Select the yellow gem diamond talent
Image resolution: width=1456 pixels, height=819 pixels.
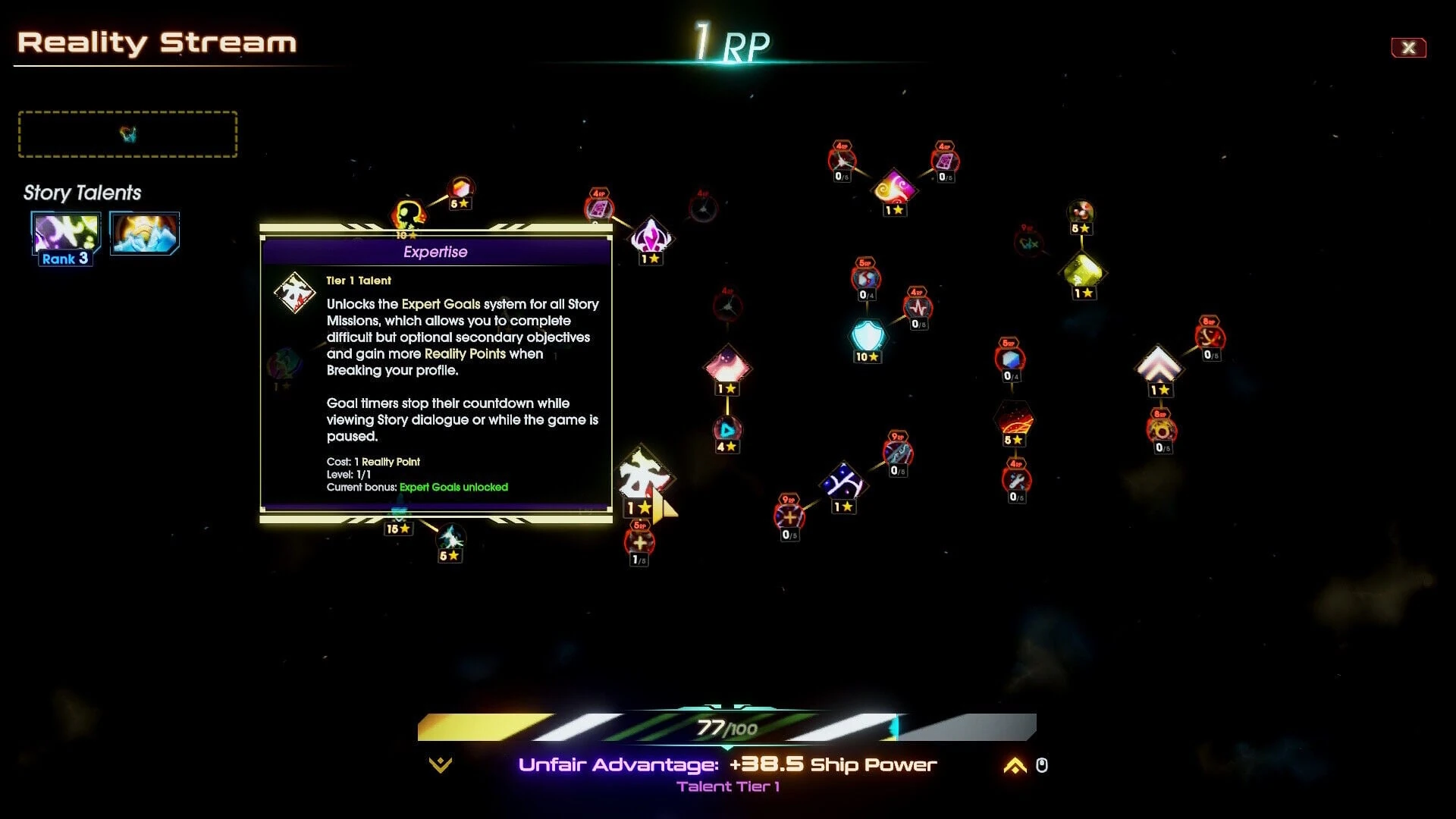(1084, 271)
